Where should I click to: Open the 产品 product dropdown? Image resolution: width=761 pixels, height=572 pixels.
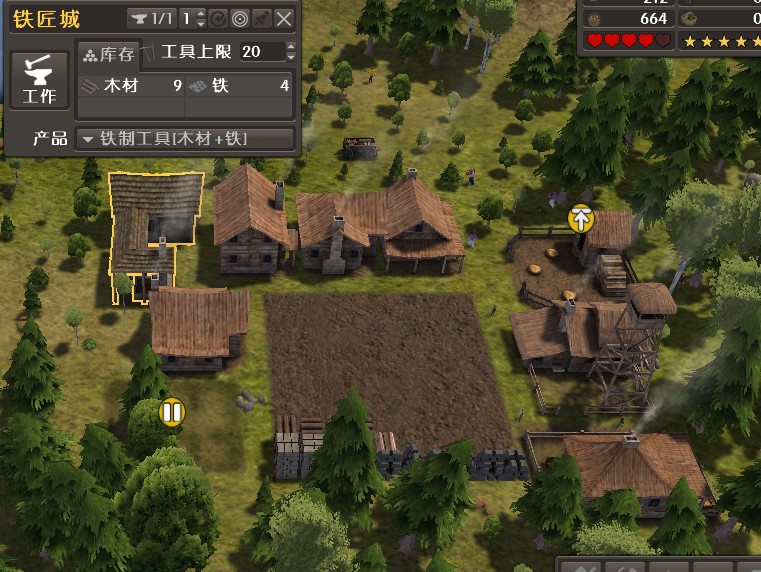coord(186,138)
